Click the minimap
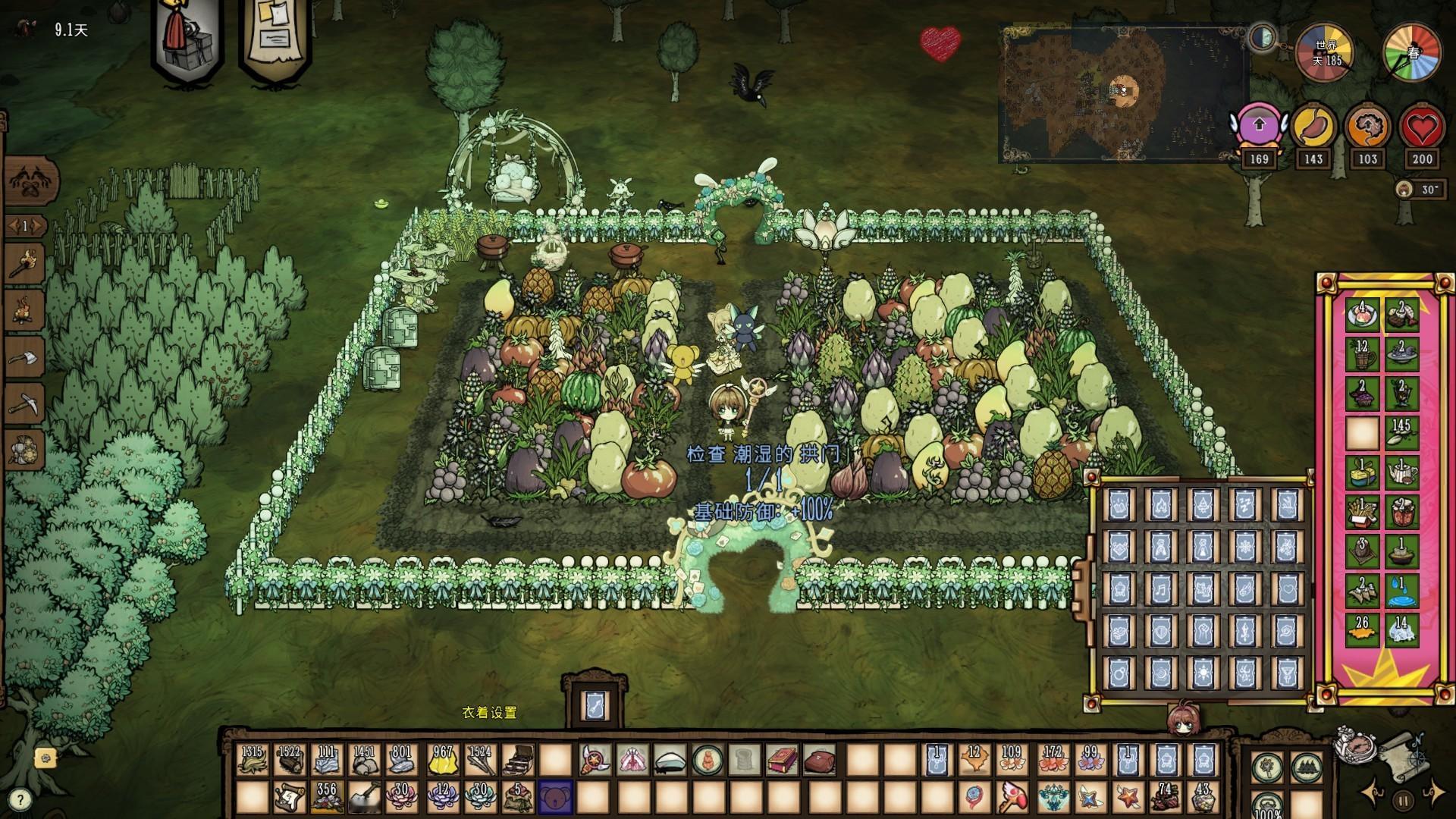The height and width of the screenshot is (819, 1456). (1124, 93)
